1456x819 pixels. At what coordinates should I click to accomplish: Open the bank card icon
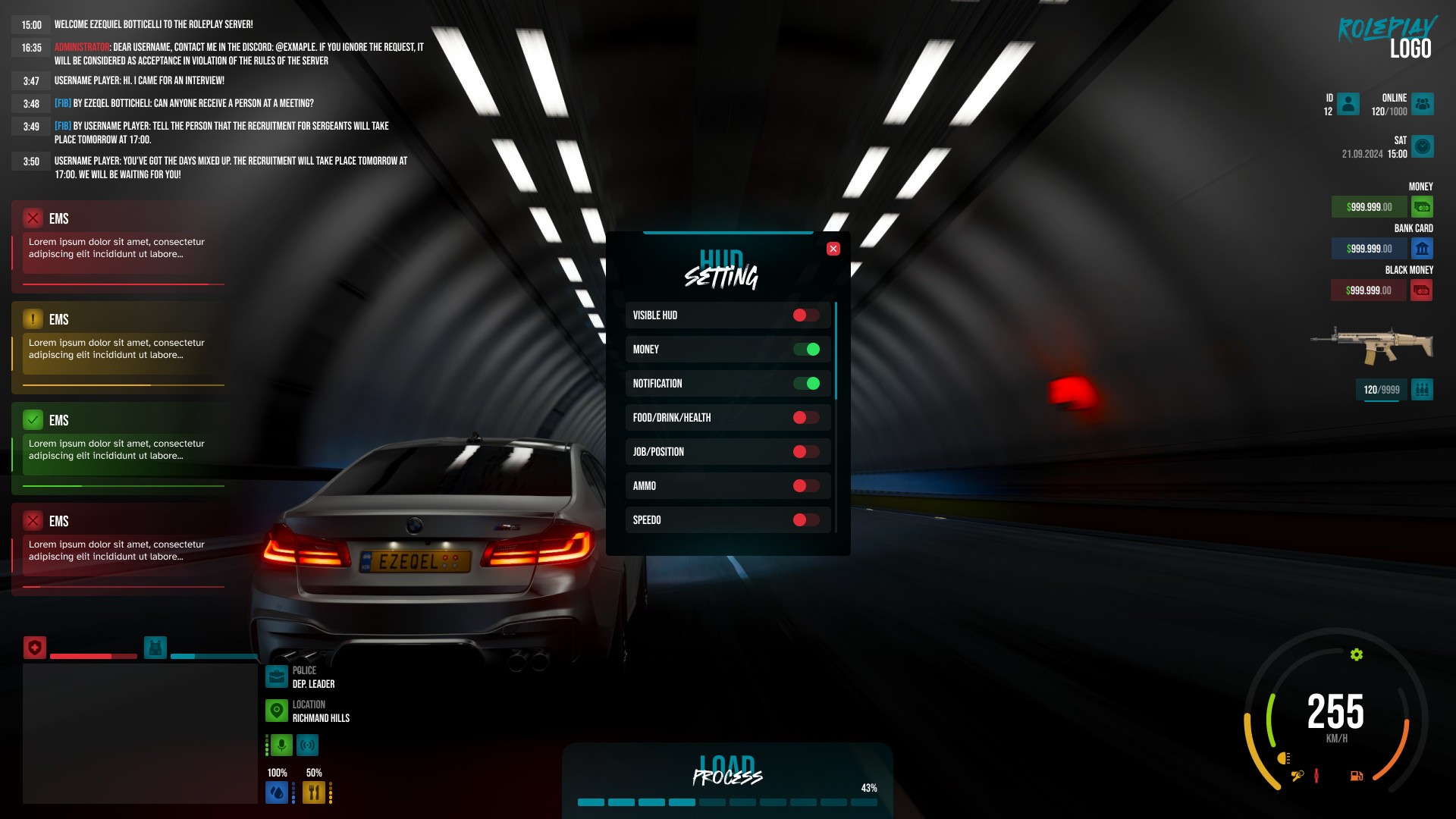[x=1422, y=248]
